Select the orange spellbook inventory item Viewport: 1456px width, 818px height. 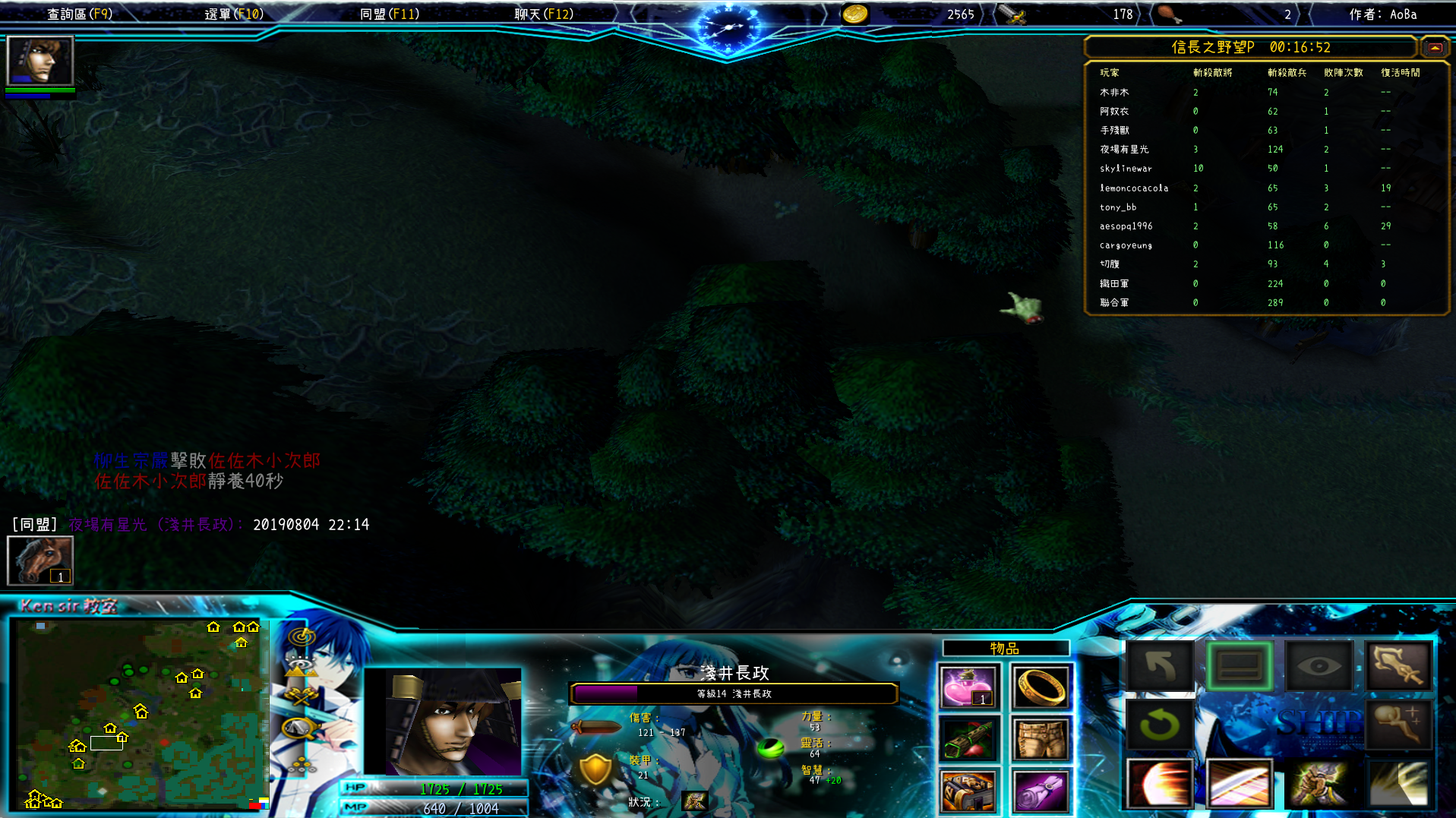[968, 790]
